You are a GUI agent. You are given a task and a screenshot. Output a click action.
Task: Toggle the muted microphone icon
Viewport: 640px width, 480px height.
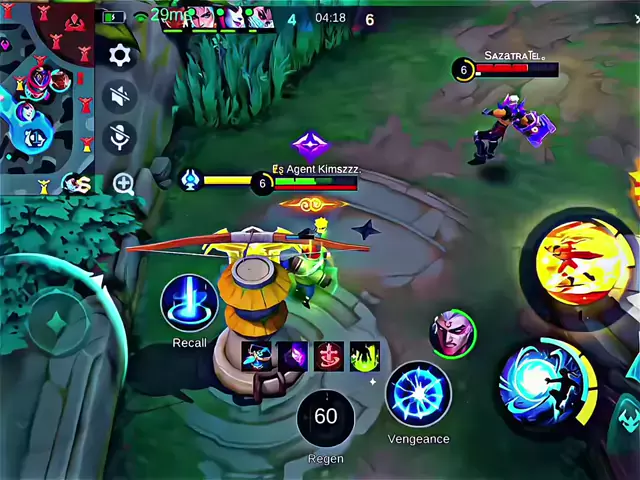coord(120,138)
